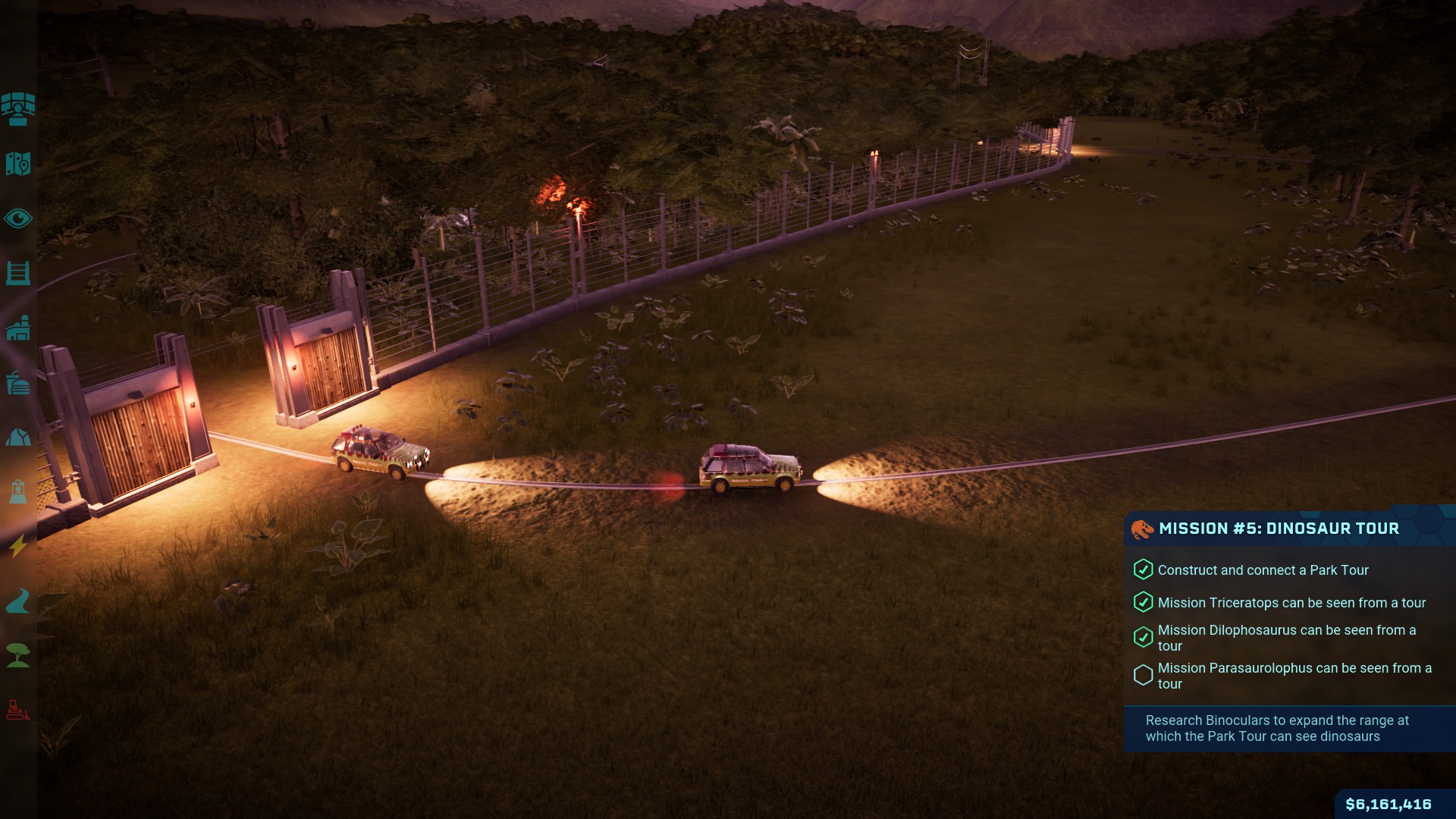Select the Triceratops tour objective

click(x=1291, y=603)
